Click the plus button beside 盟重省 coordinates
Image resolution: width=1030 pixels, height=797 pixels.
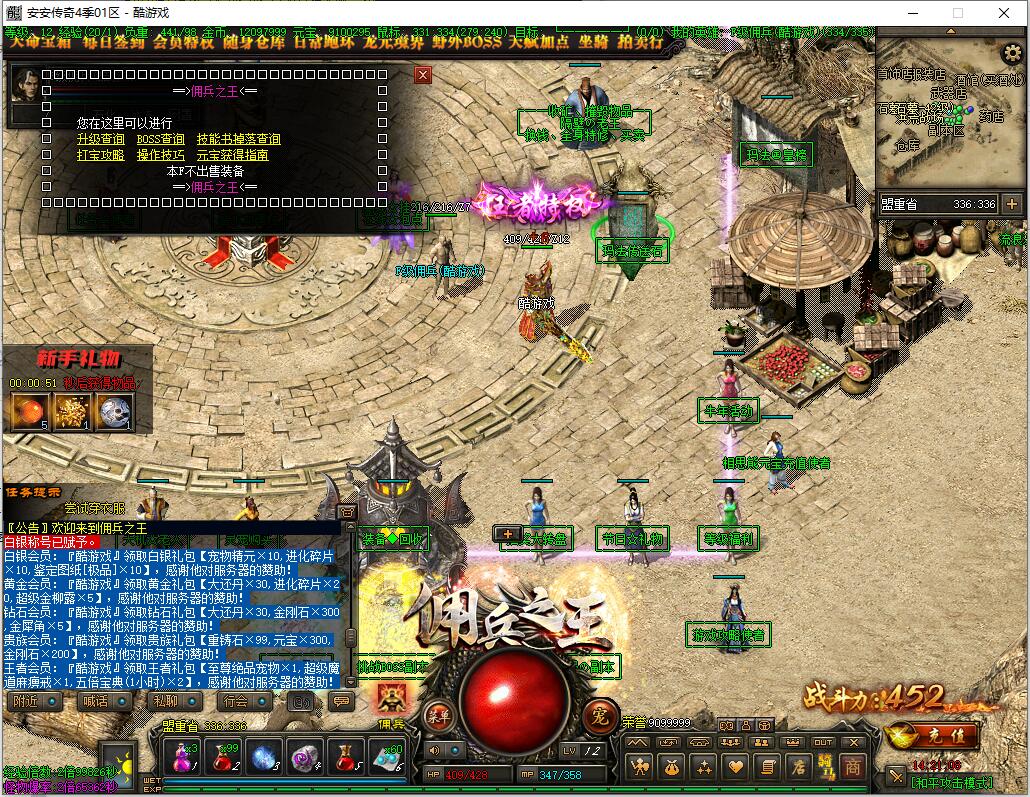tap(1012, 204)
